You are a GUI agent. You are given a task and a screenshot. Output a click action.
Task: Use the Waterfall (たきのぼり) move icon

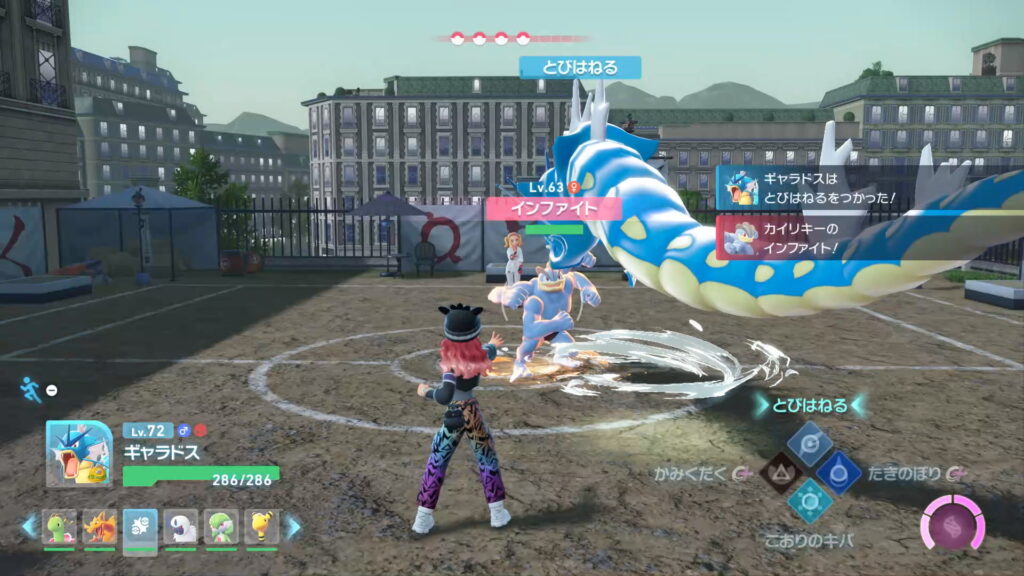[x=838, y=472]
